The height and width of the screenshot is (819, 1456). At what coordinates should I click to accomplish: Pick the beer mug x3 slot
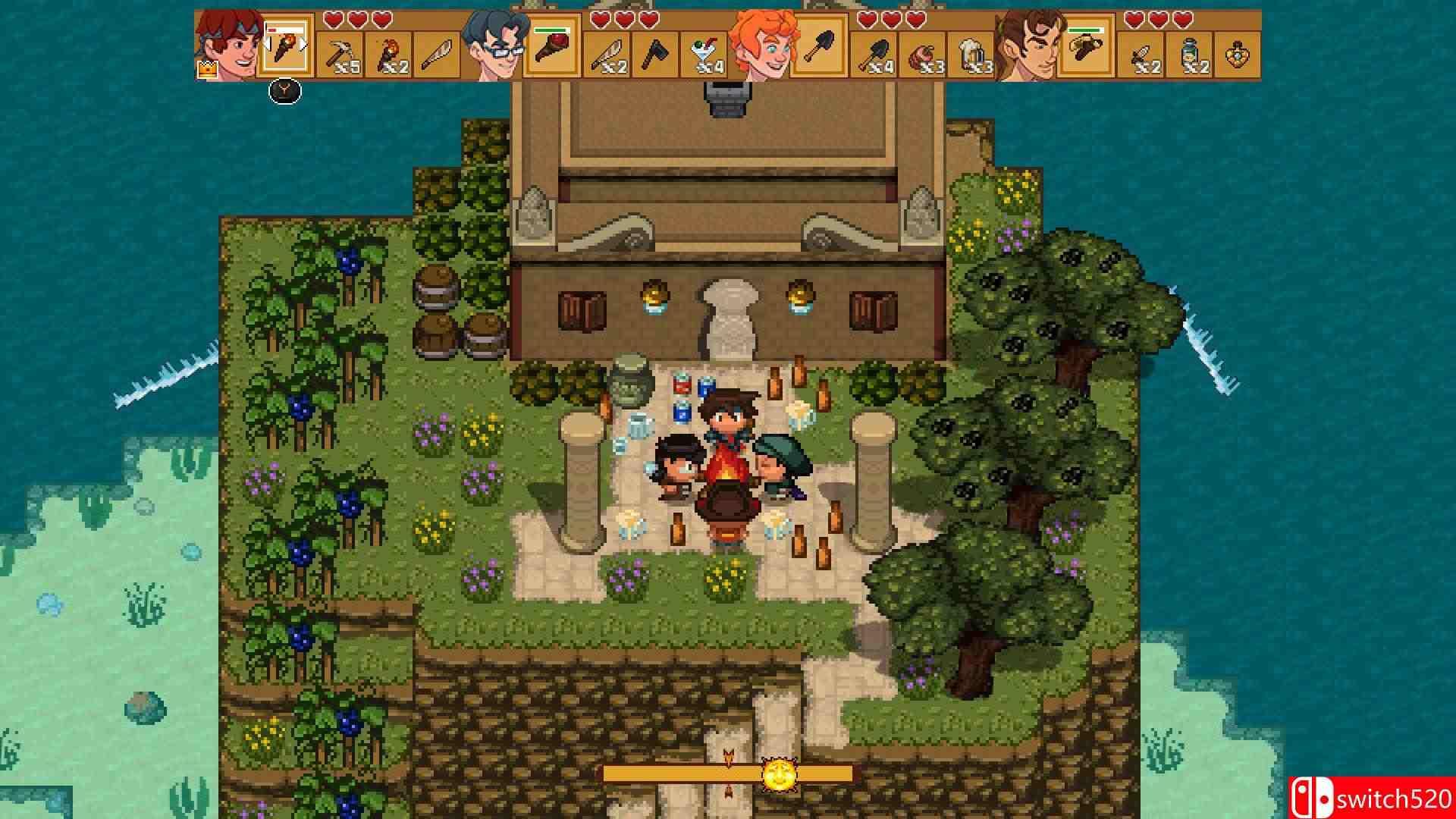tap(971, 55)
